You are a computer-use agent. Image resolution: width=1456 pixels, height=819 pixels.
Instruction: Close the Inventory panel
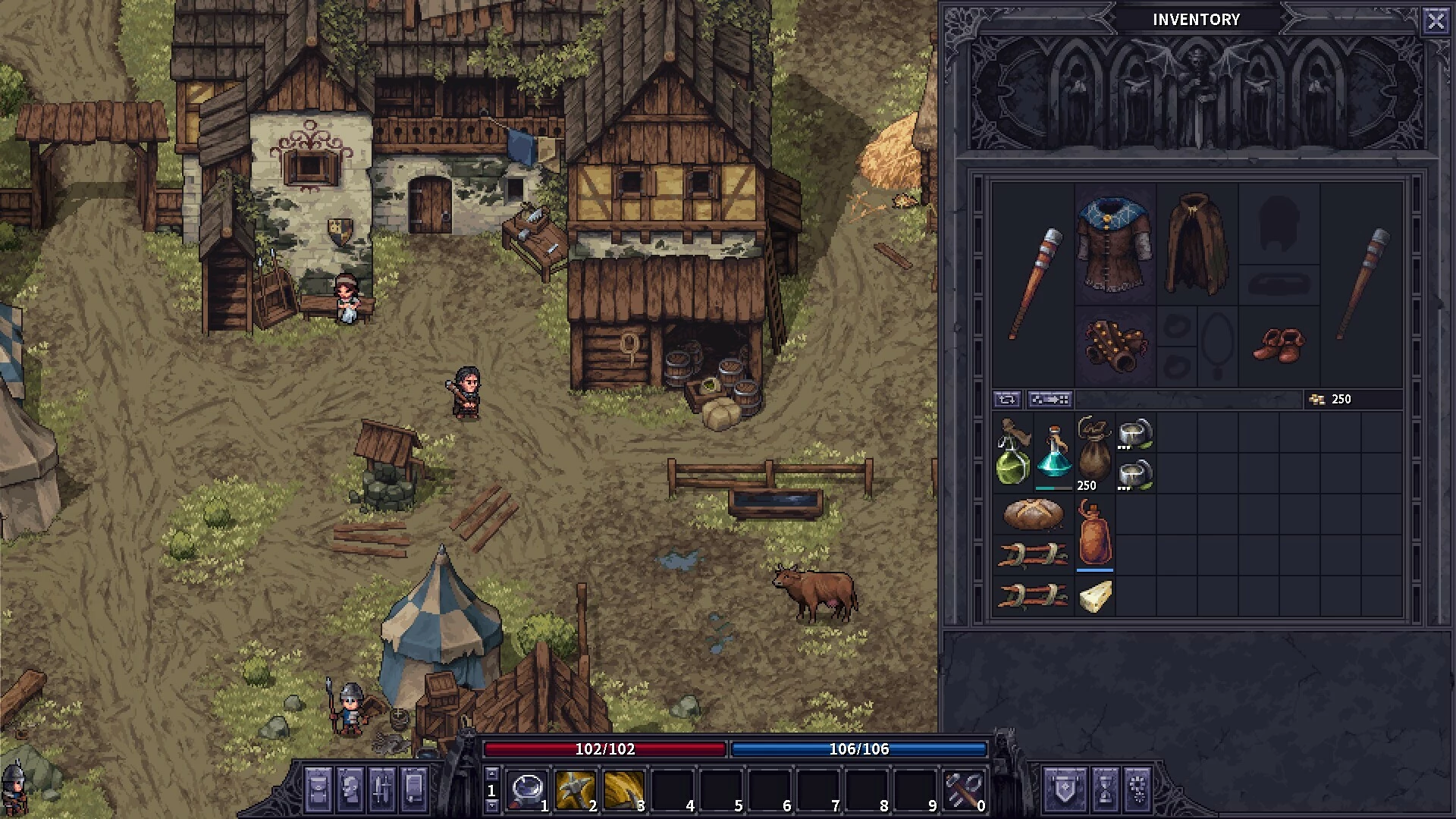pos(1436,20)
